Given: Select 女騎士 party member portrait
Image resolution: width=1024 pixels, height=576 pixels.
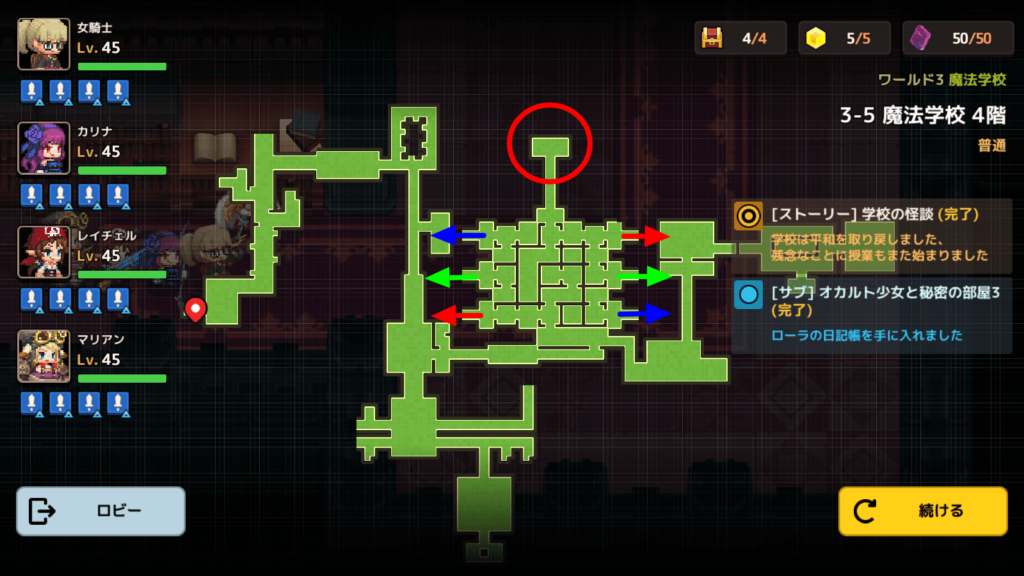Looking at the screenshot, I should pyautogui.click(x=44, y=44).
